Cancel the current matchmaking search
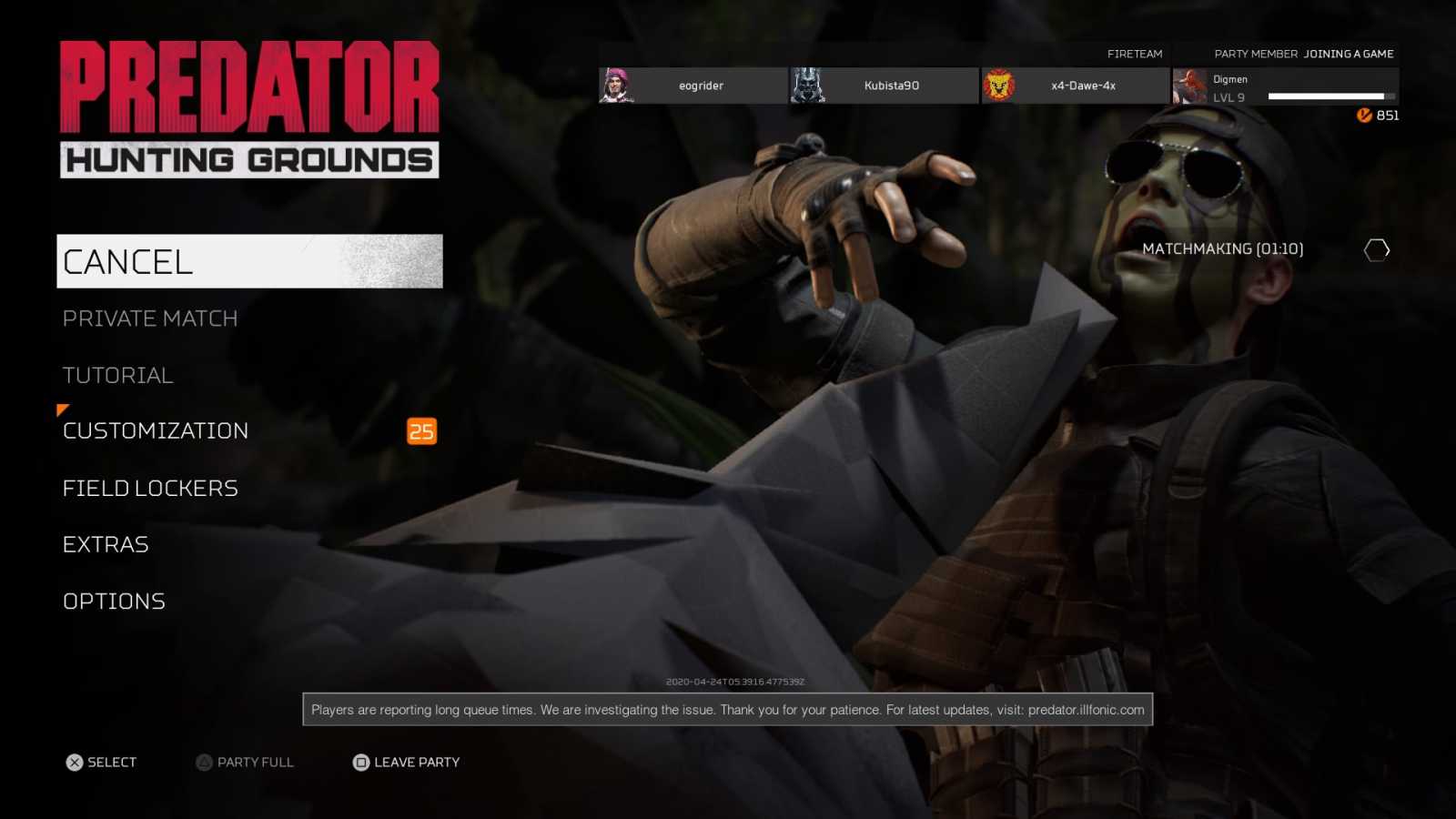 (127, 261)
